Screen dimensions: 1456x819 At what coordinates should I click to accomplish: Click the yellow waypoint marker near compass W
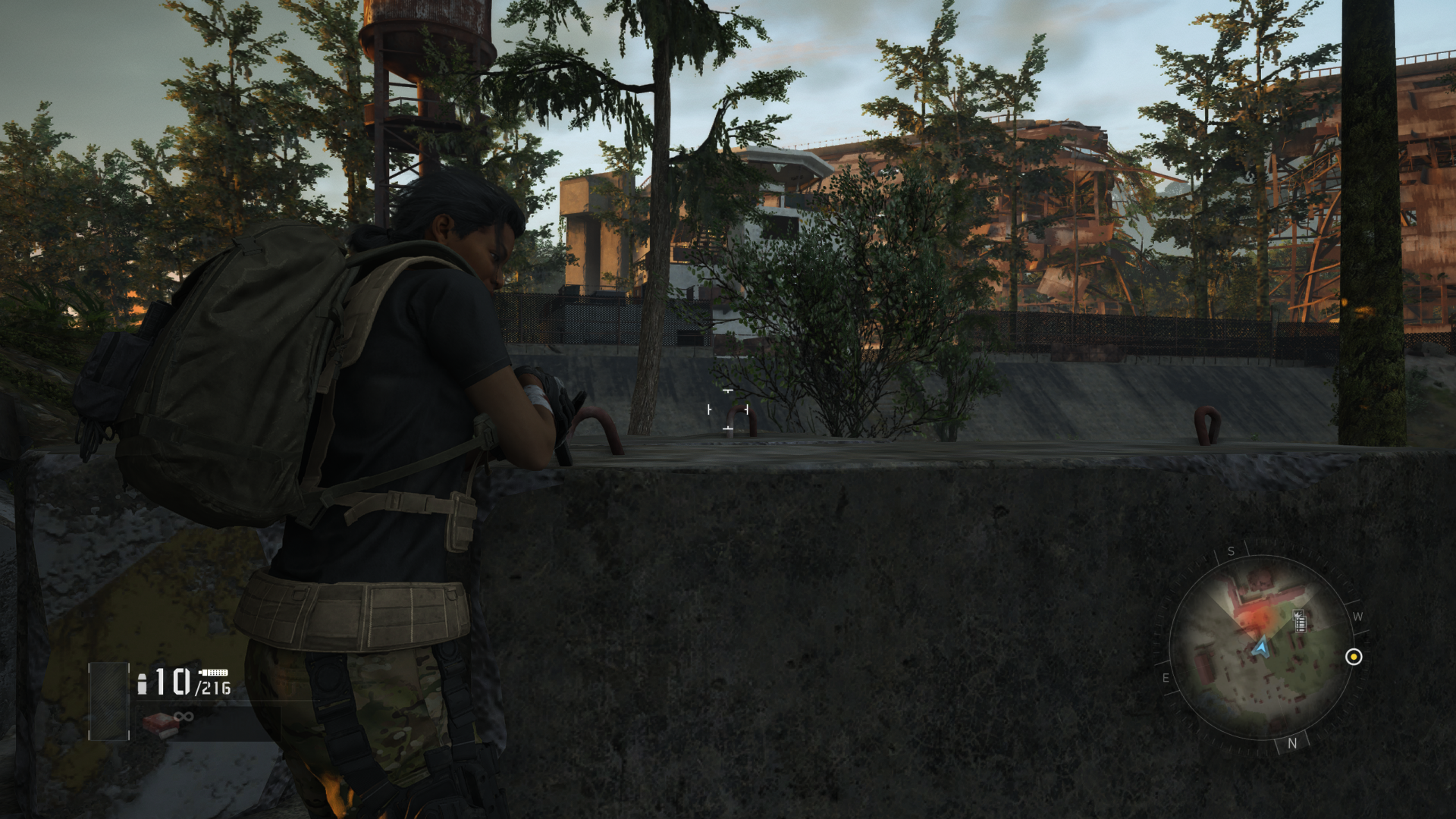coord(1354,657)
